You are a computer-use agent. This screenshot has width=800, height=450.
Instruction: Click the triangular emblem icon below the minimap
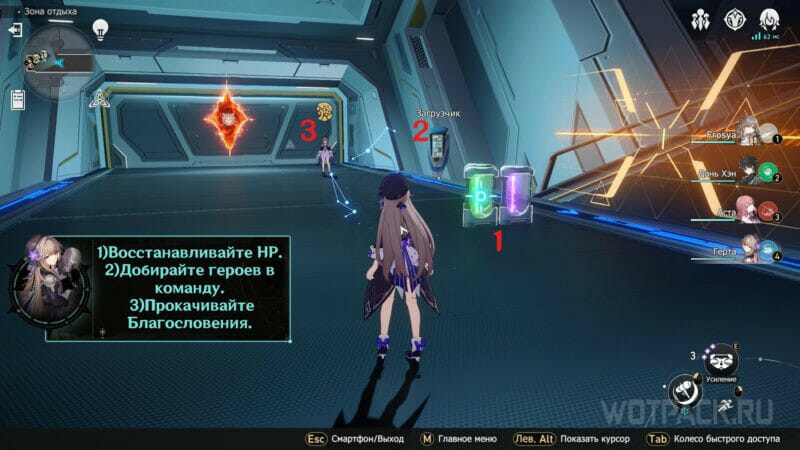[x=99, y=98]
